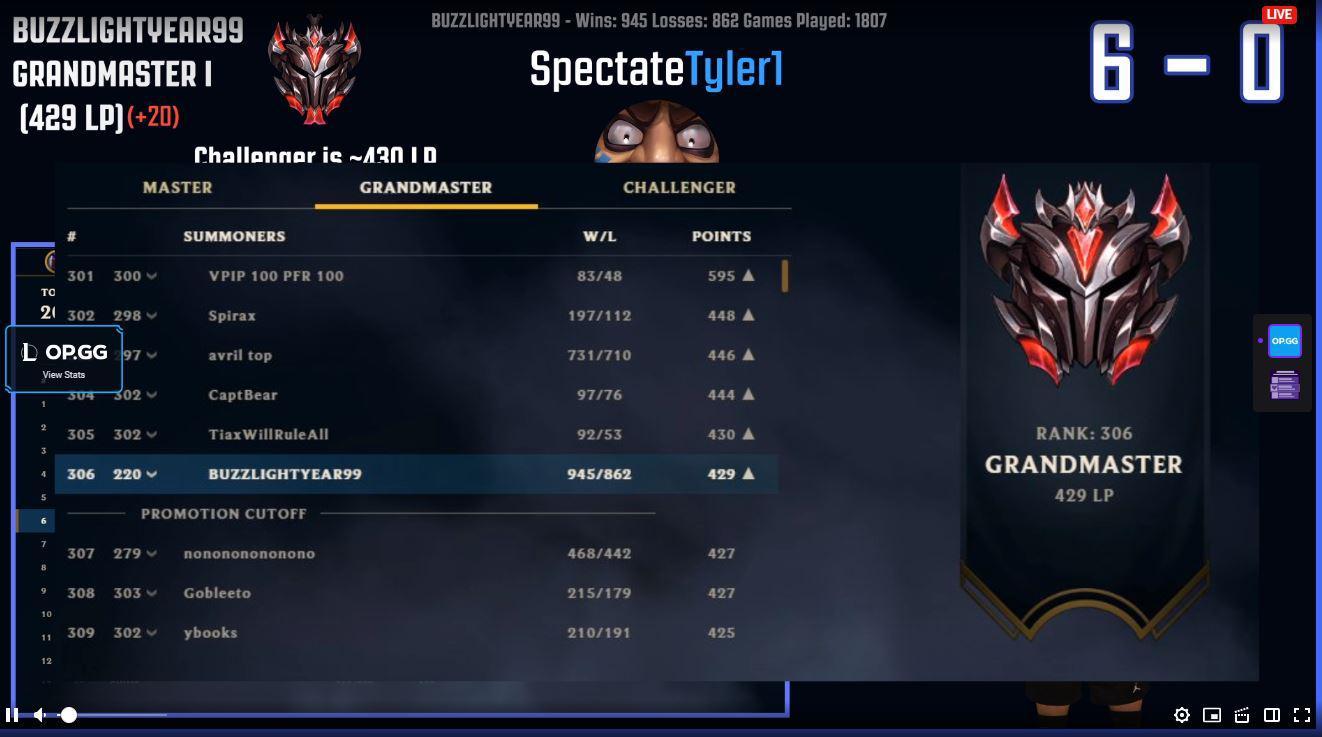Activate miniplayer mode on the video player
The width and height of the screenshot is (1322, 737).
click(x=1212, y=716)
